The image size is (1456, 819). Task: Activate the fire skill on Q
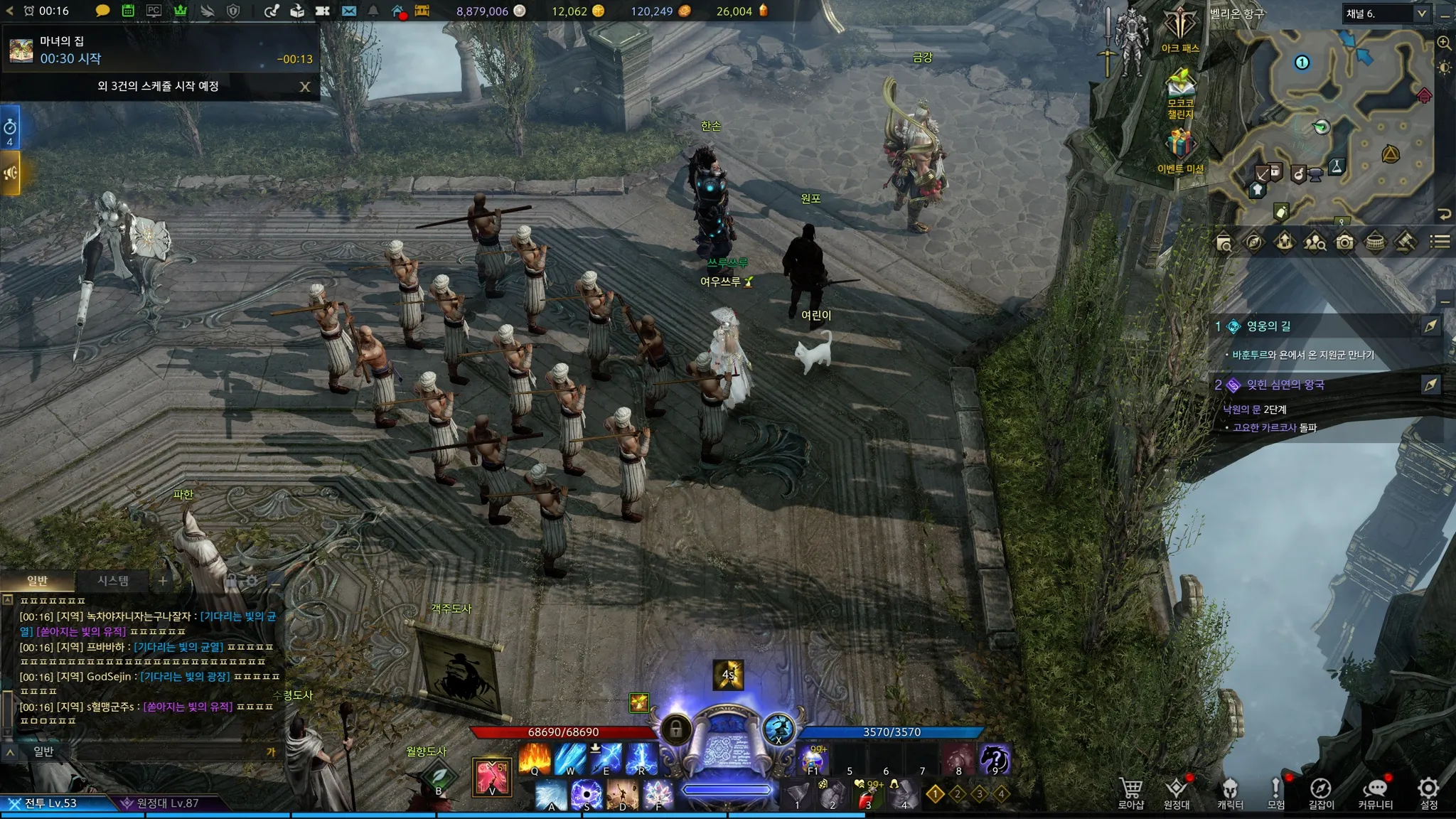pyautogui.click(x=535, y=759)
